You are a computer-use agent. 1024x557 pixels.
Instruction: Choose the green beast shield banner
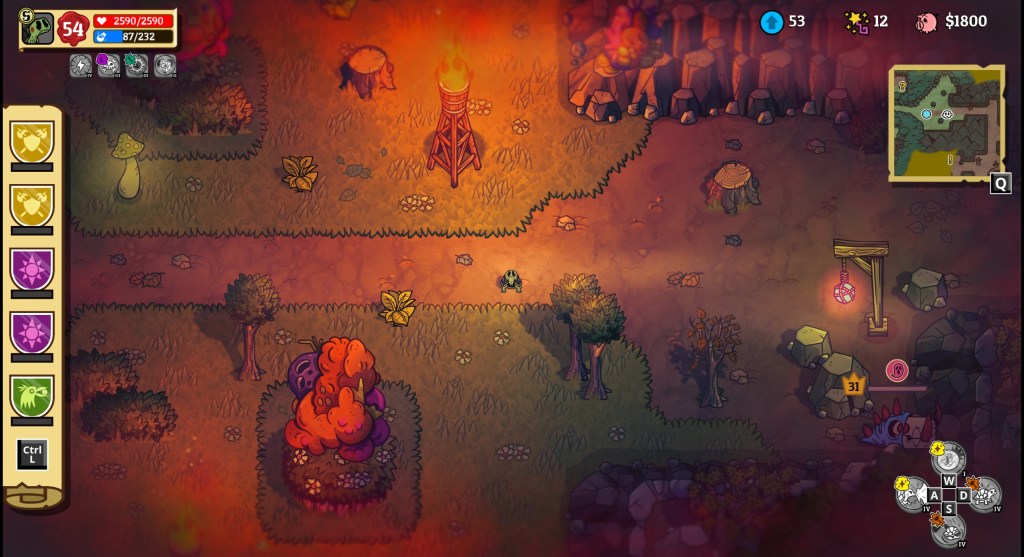click(31, 395)
